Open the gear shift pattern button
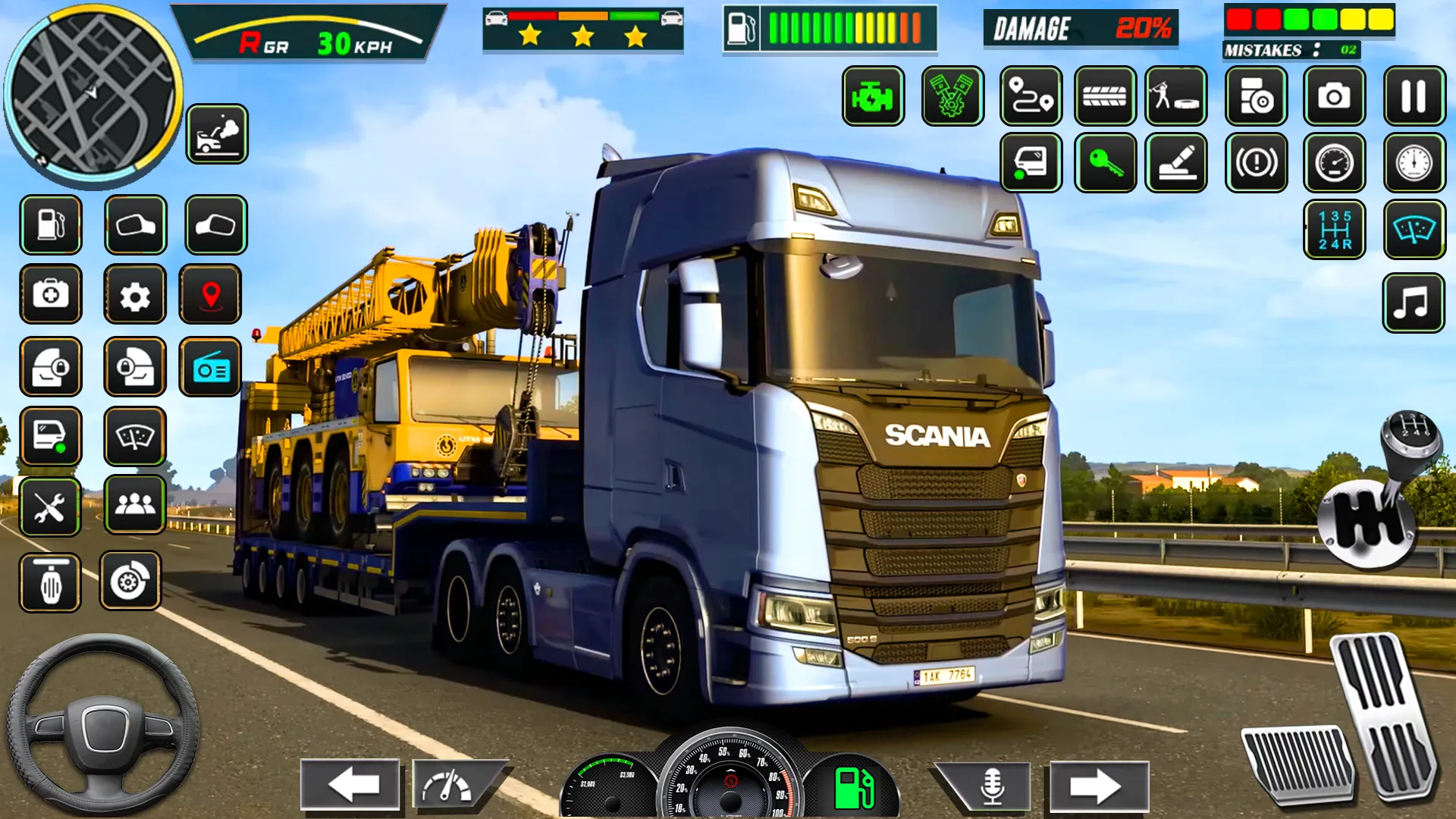This screenshot has width=1456, height=819. 1334,230
